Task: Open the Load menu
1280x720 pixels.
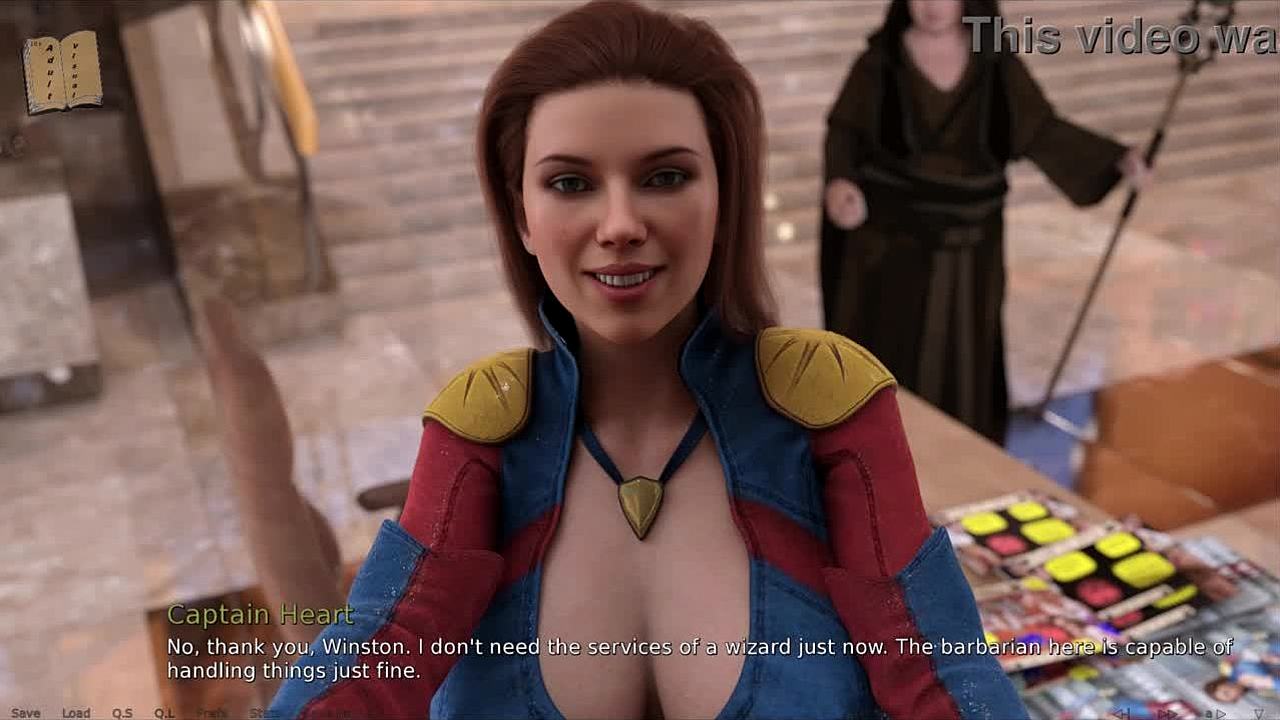Action: coord(76,713)
